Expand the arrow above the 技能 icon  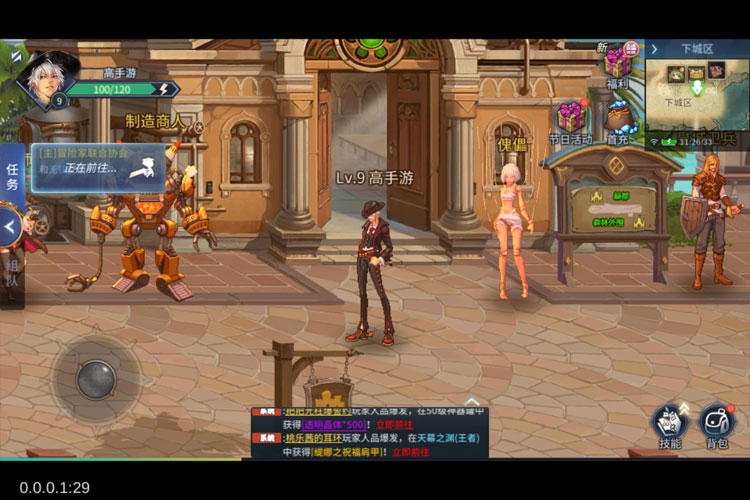click(685, 406)
